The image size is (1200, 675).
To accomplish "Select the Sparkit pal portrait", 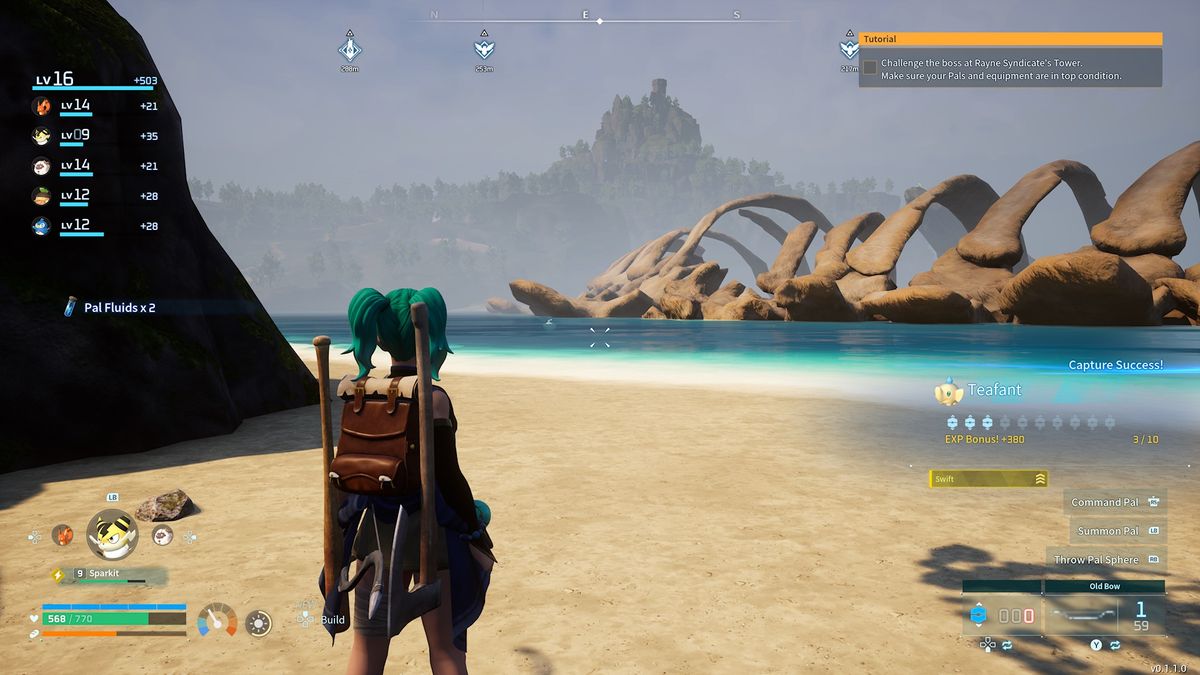I will 111,535.
